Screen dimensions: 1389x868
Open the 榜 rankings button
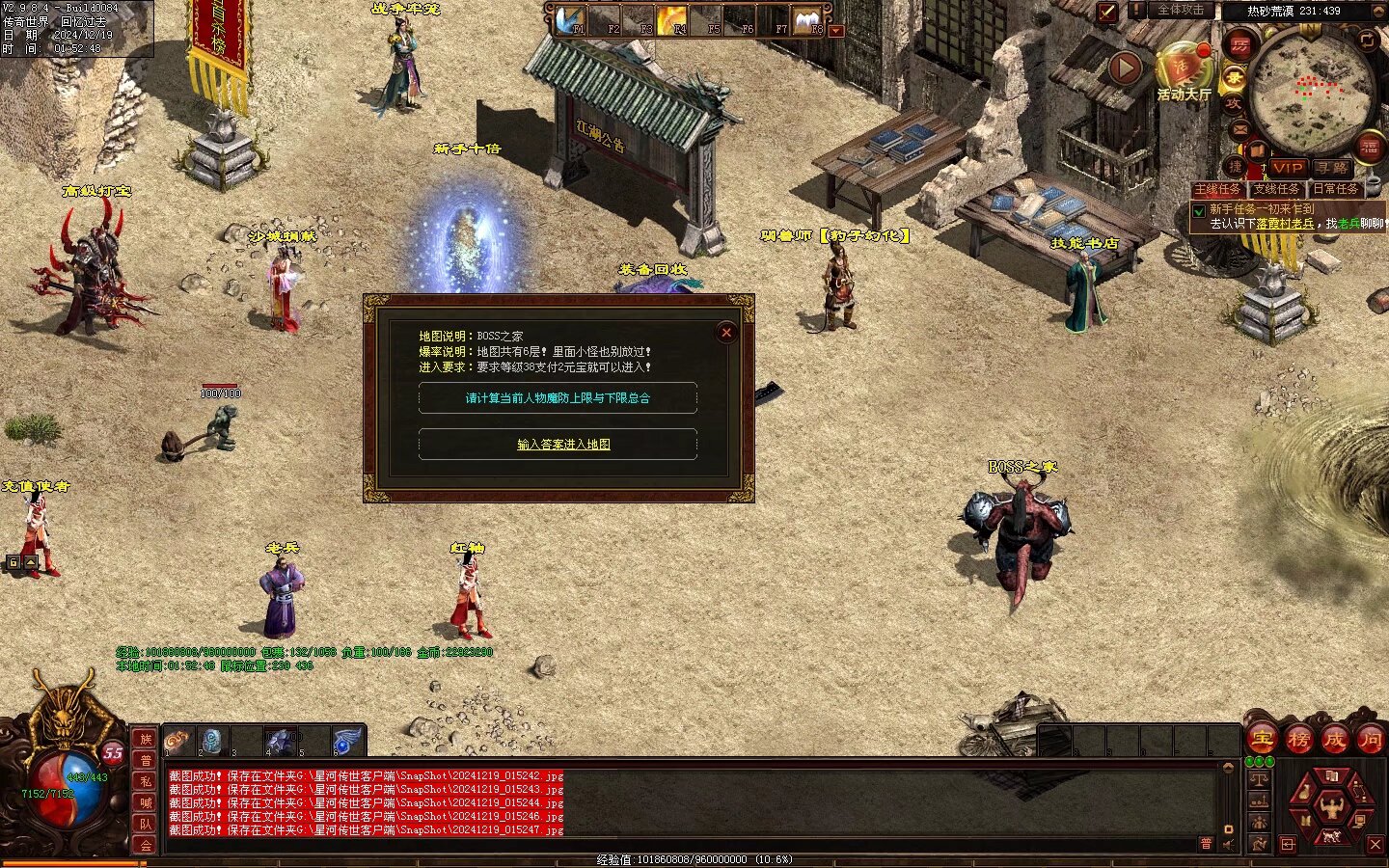1298,741
